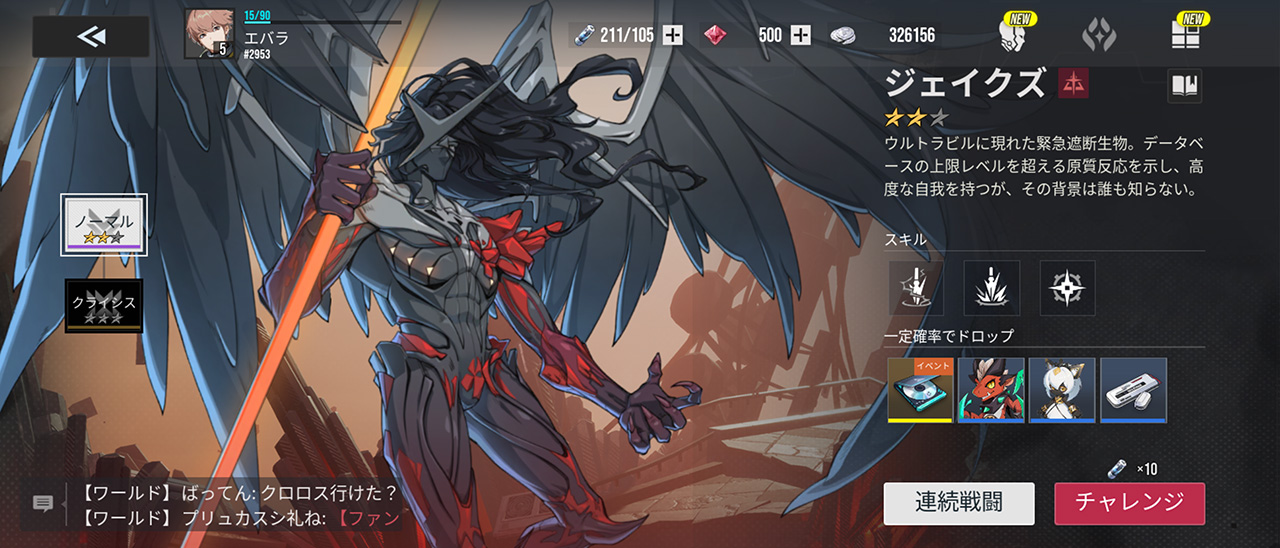Inspect the white-haired character drop
Screen dimensions: 1280x548
pyautogui.click(x=1062, y=390)
